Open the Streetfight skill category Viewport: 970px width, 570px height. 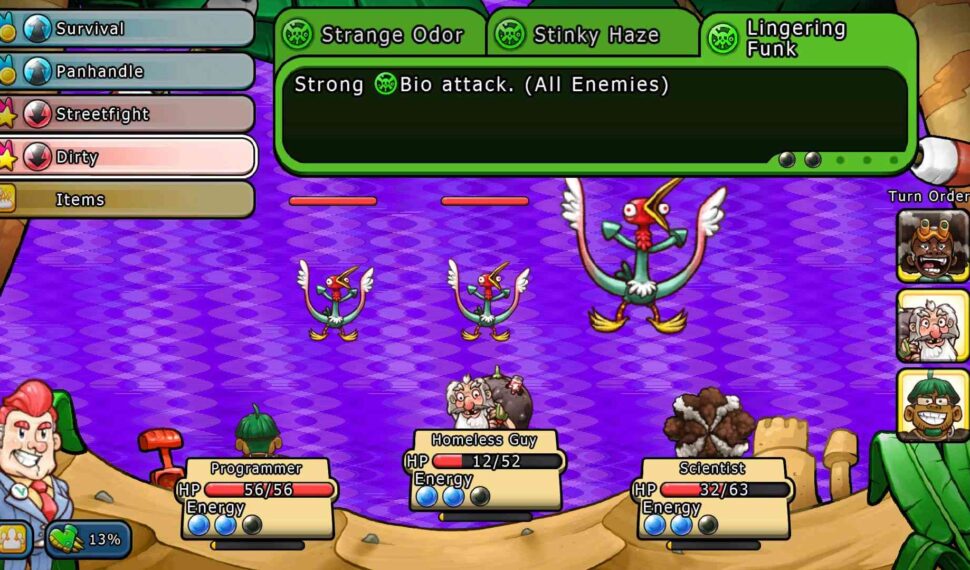(x=128, y=114)
